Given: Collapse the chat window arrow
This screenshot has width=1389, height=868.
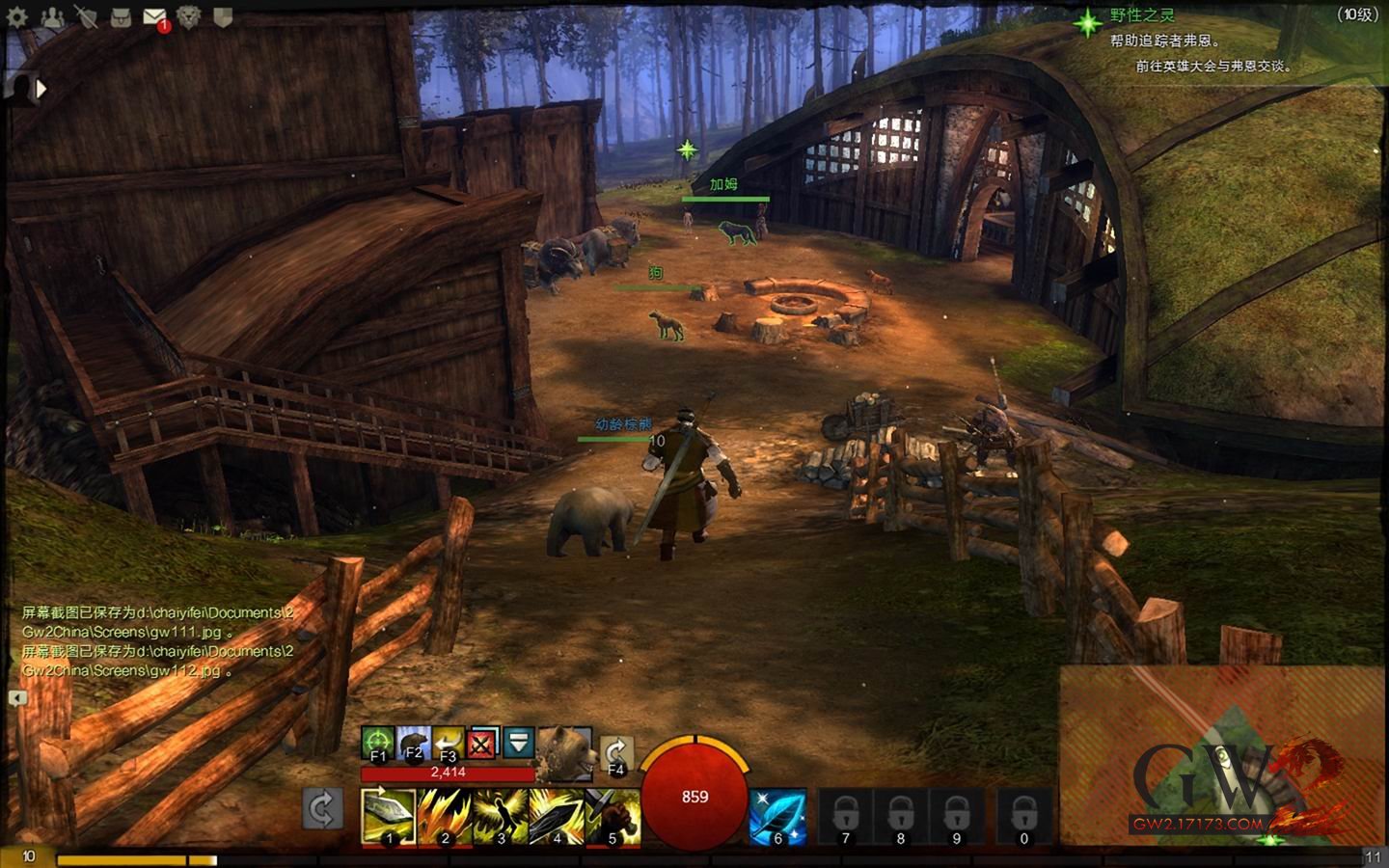Looking at the screenshot, I should 17,697.
